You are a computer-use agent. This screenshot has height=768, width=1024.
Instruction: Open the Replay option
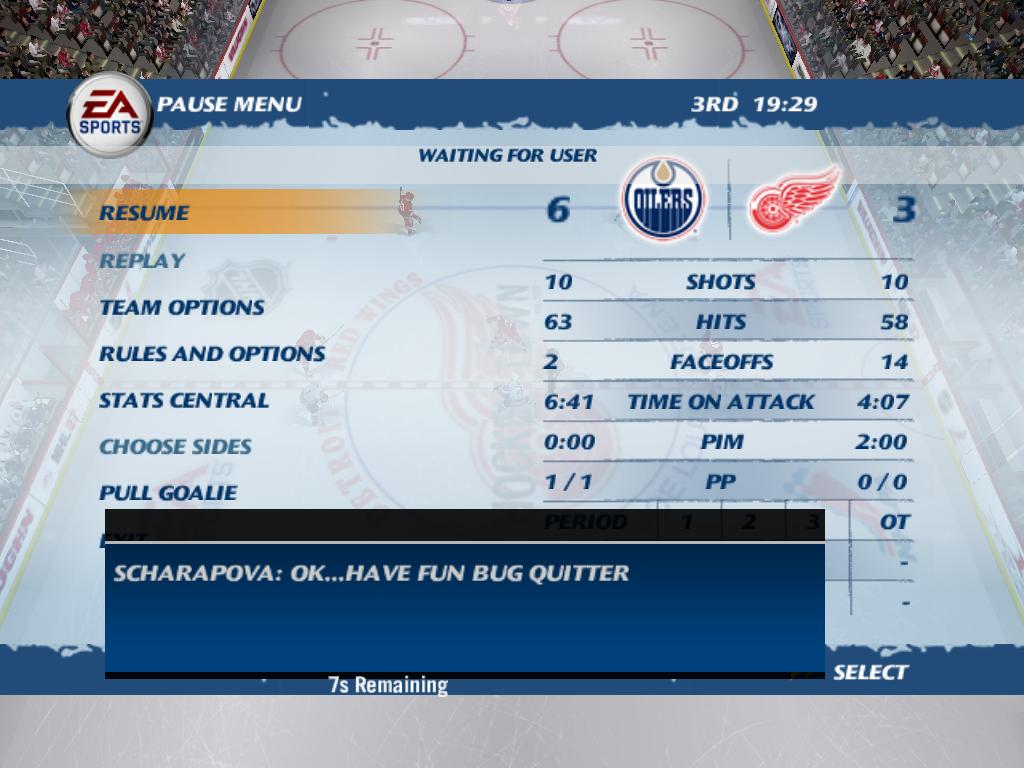142,260
